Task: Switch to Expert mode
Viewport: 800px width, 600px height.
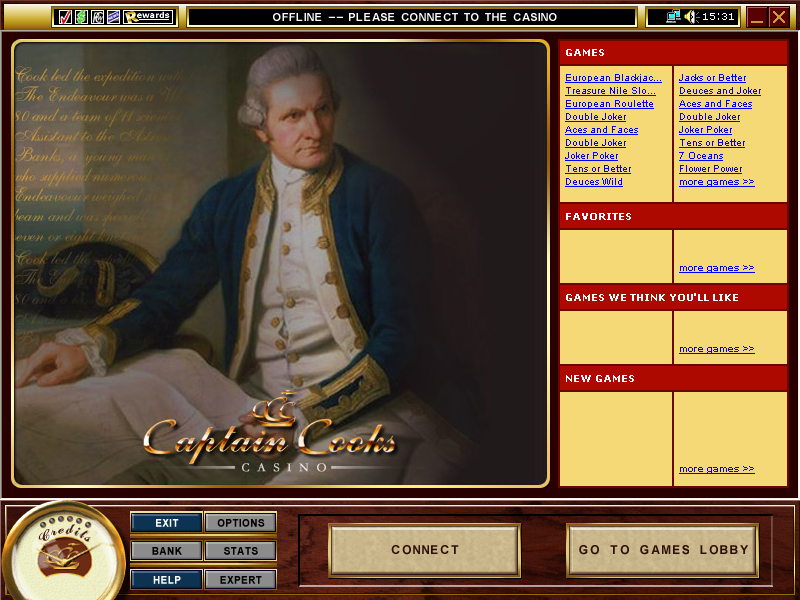Action: [x=240, y=579]
